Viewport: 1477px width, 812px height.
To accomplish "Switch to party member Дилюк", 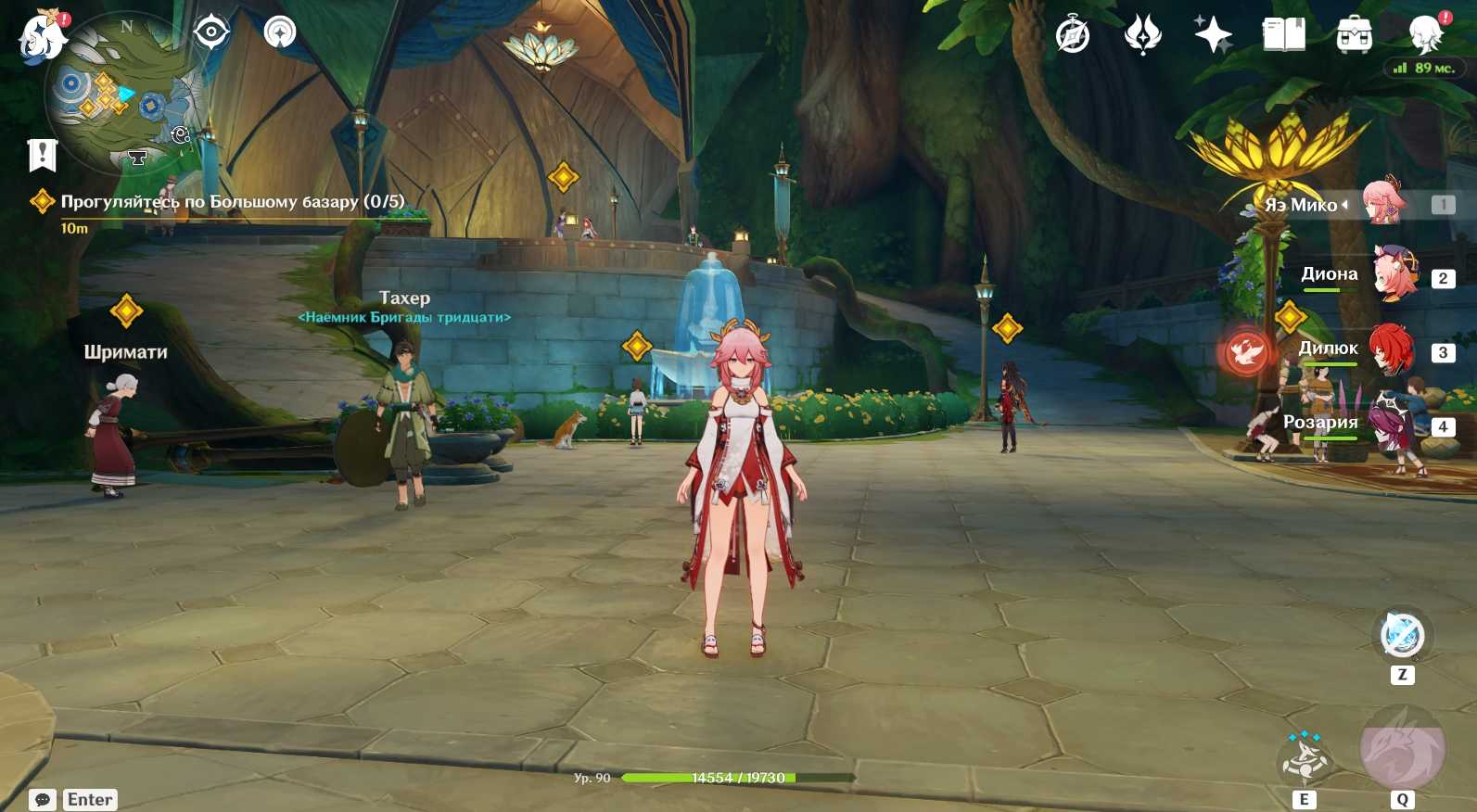I will (1391, 349).
